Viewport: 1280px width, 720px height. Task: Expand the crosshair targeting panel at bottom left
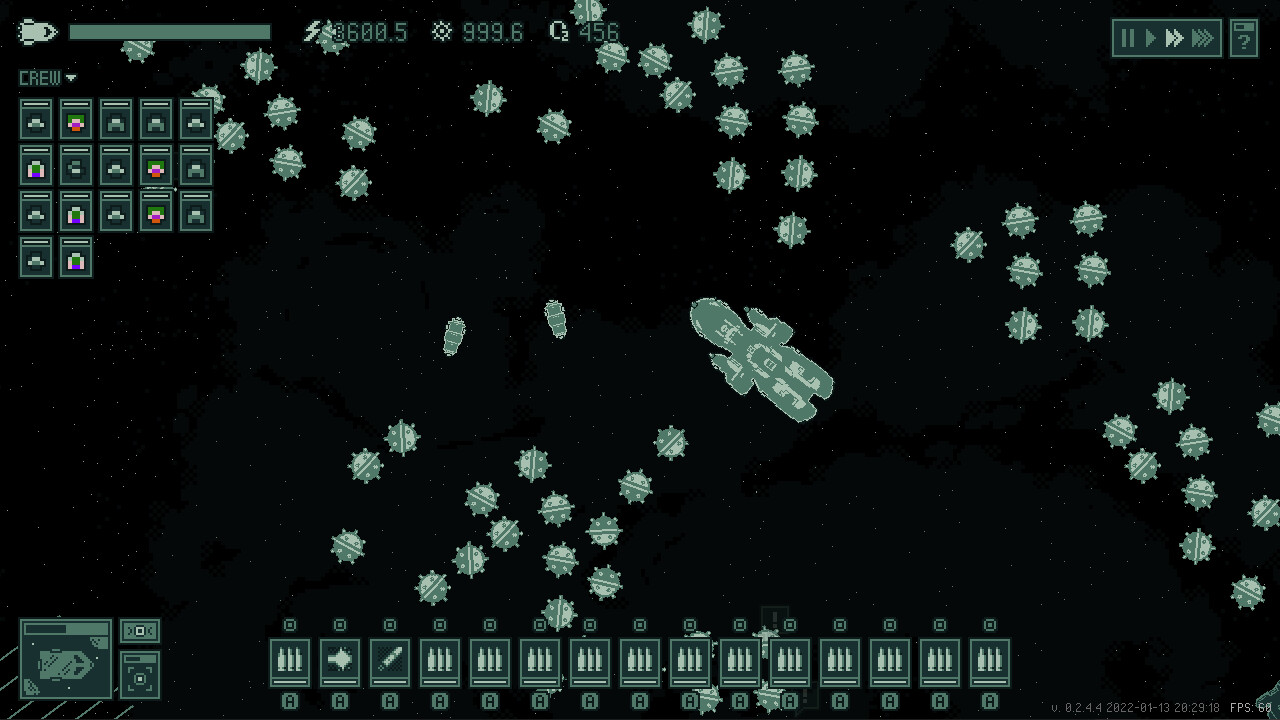click(x=141, y=675)
